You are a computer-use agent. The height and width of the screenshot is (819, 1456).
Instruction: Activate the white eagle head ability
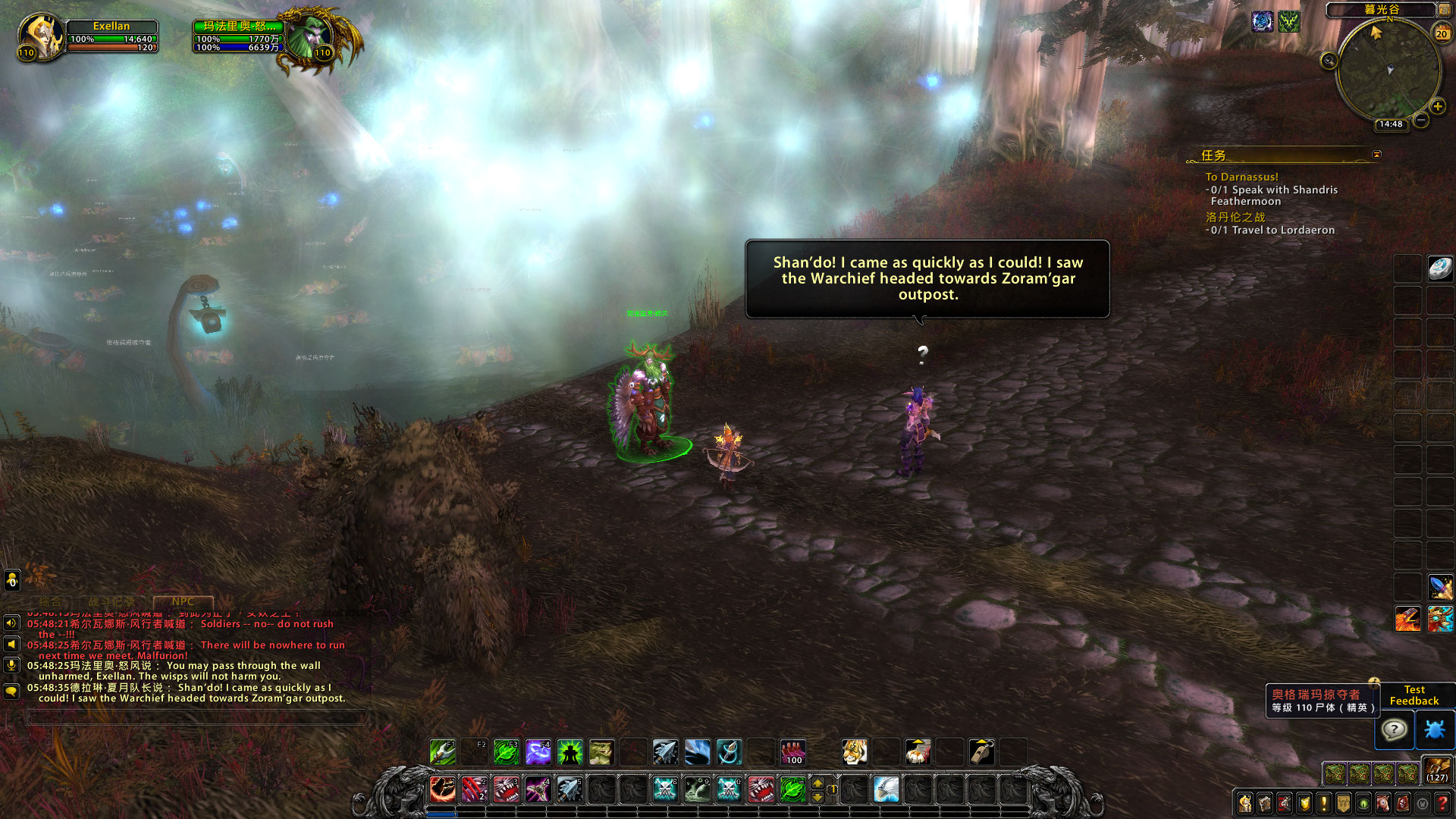tap(886, 789)
